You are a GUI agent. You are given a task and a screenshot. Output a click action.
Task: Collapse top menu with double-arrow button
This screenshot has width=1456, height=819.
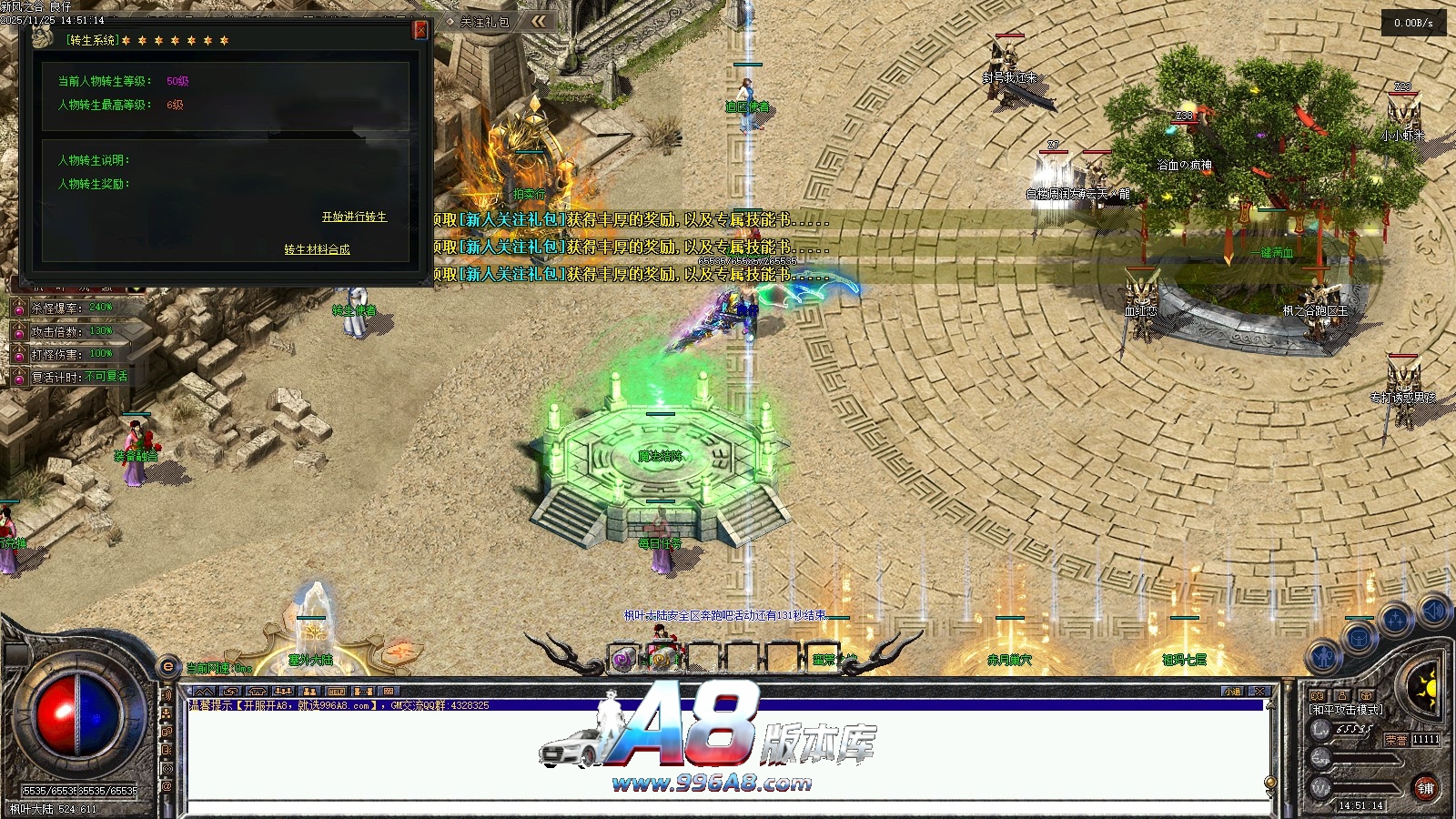[540, 21]
